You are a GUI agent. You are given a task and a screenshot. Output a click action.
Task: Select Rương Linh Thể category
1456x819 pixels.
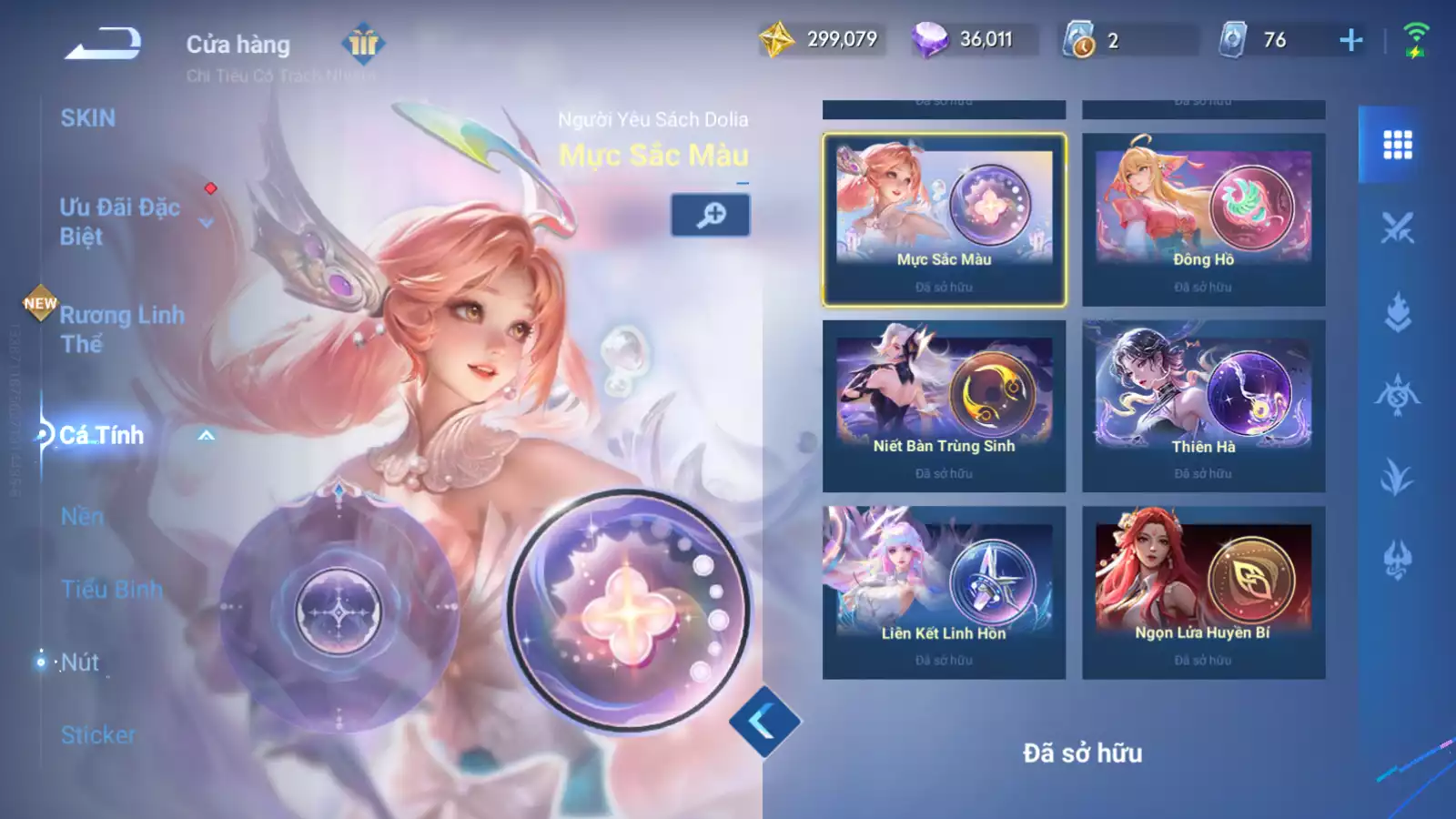point(121,329)
